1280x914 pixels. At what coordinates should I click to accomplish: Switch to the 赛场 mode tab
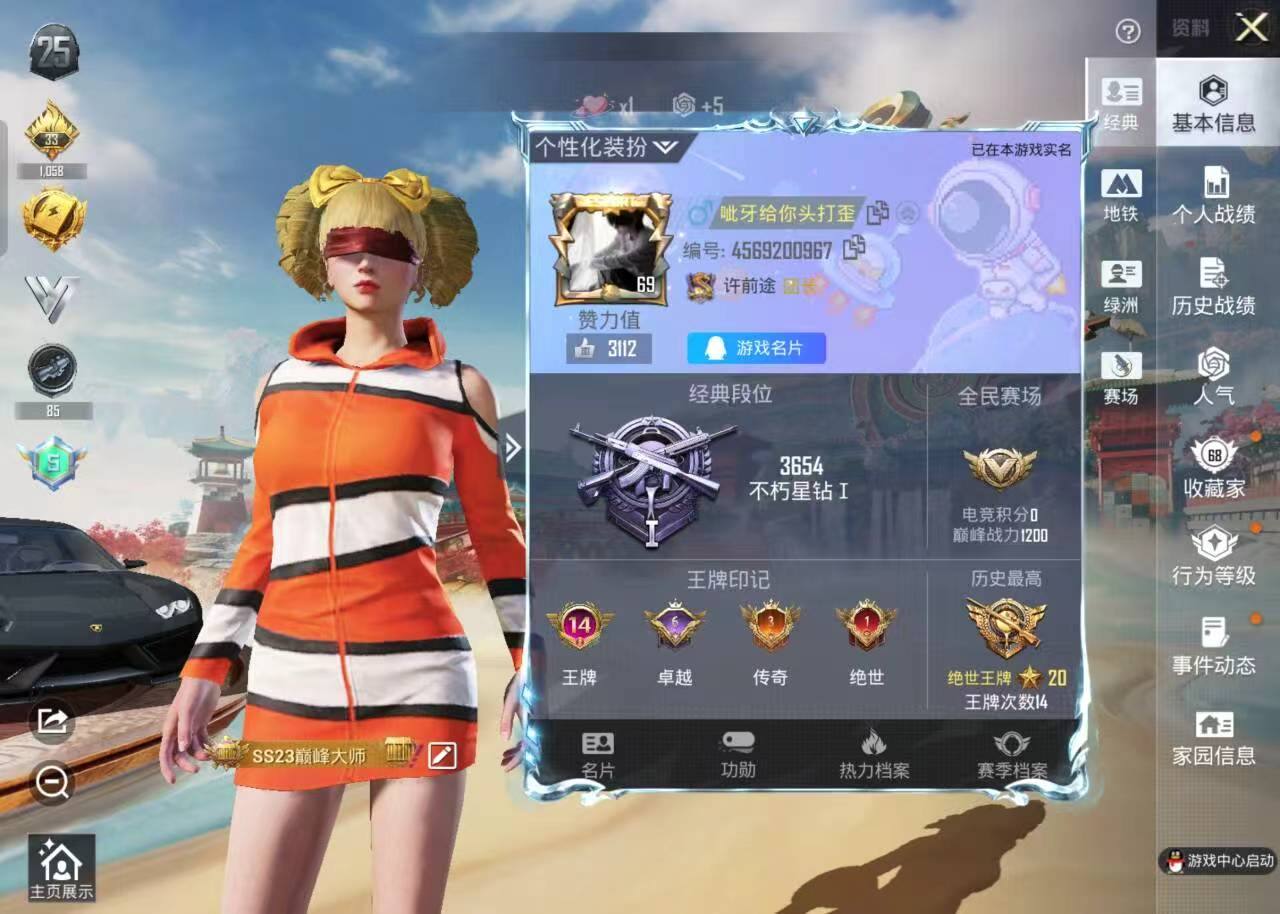pos(1121,378)
